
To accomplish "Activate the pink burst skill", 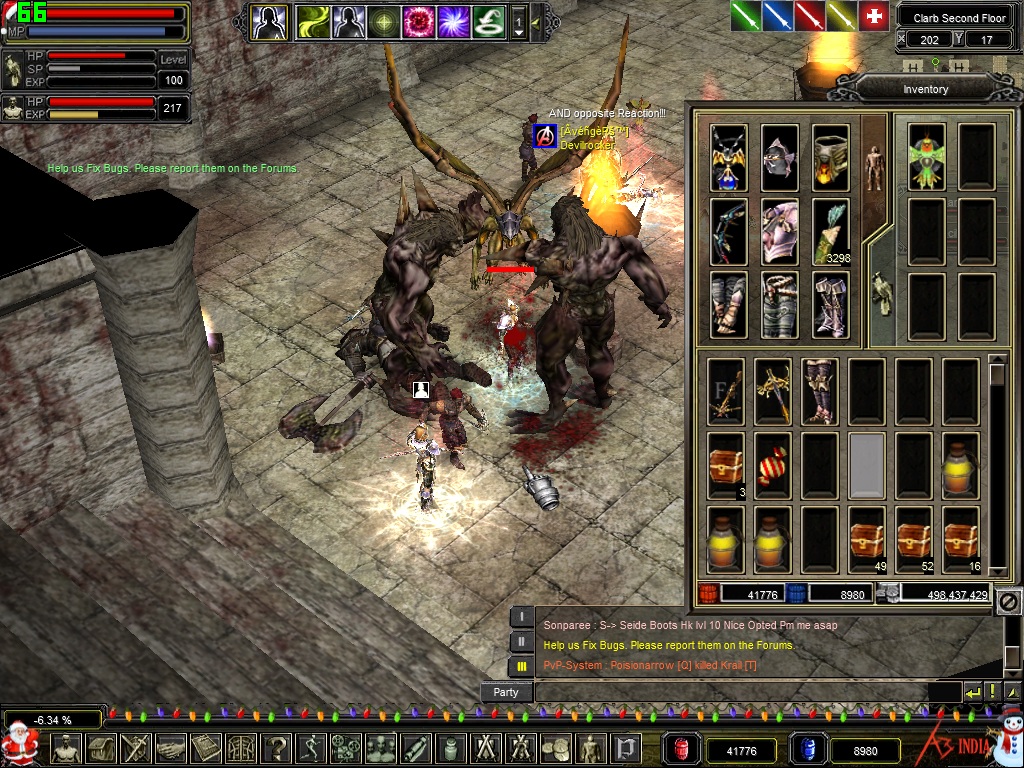I will click(419, 21).
